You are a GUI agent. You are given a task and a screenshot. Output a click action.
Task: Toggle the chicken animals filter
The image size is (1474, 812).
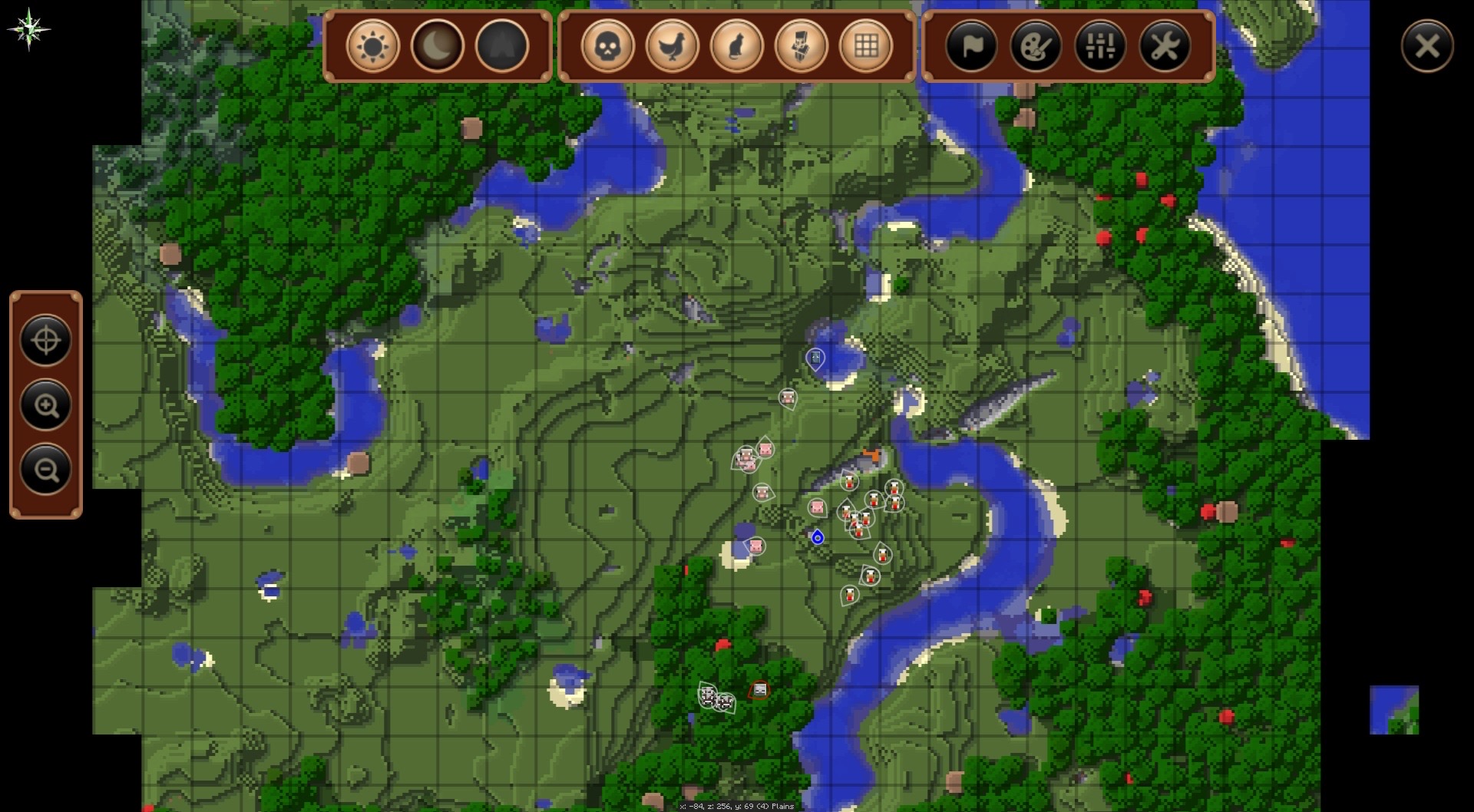pyautogui.click(x=673, y=46)
